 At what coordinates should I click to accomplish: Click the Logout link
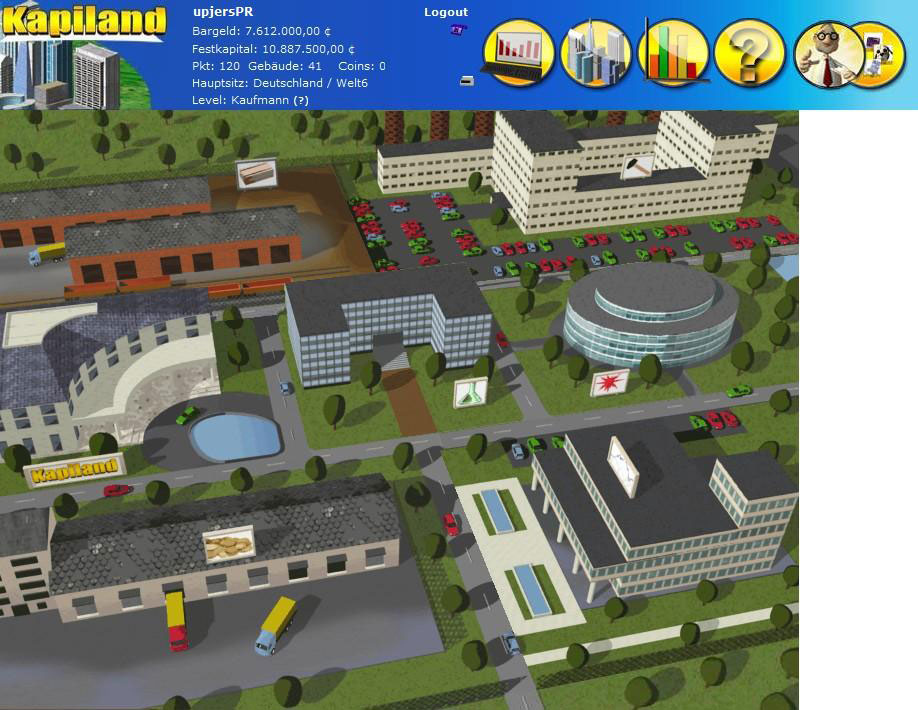coord(445,12)
